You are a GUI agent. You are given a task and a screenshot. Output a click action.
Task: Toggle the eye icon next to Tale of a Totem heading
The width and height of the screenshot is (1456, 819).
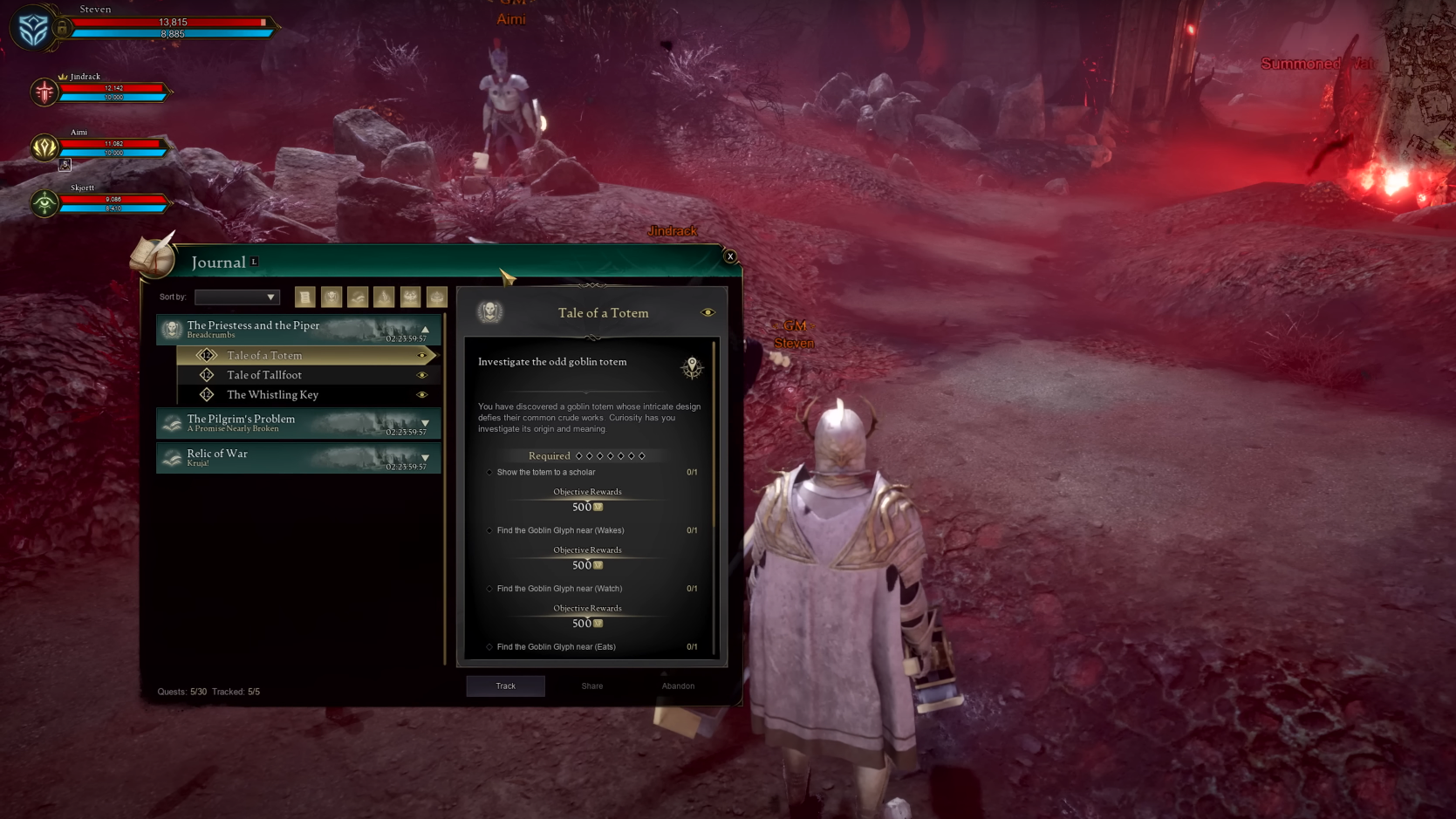(x=708, y=311)
